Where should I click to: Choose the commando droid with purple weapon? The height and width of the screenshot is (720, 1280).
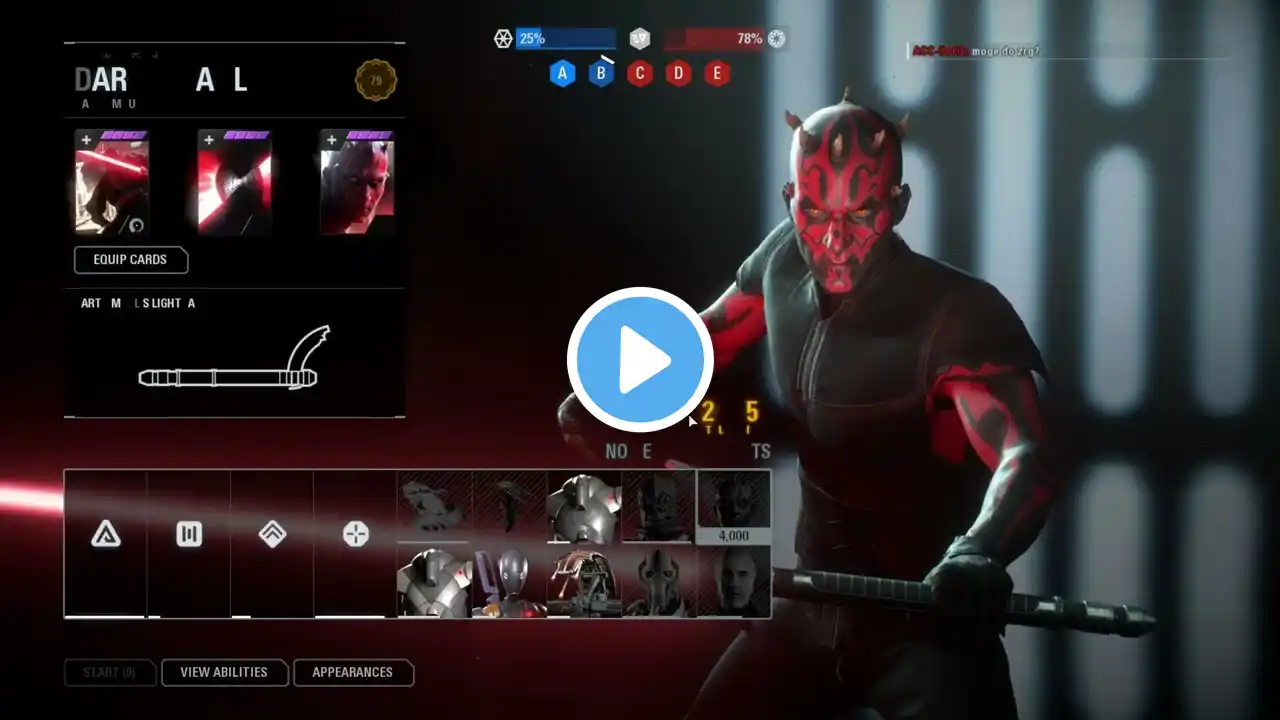(510, 581)
